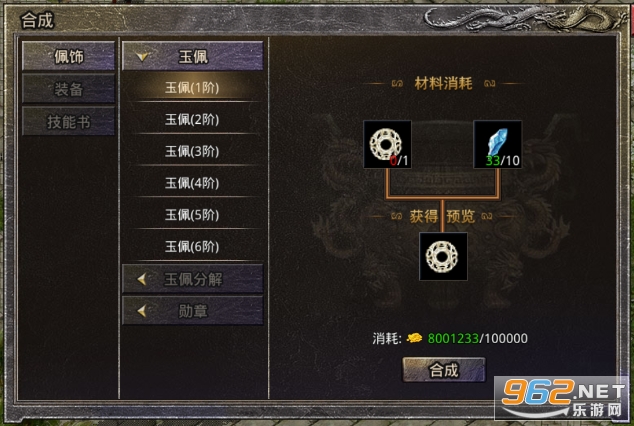The height and width of the screenshot is (426, 634).
Task: Expand the 玉佩分解 section
Action: tap(192, 279)
